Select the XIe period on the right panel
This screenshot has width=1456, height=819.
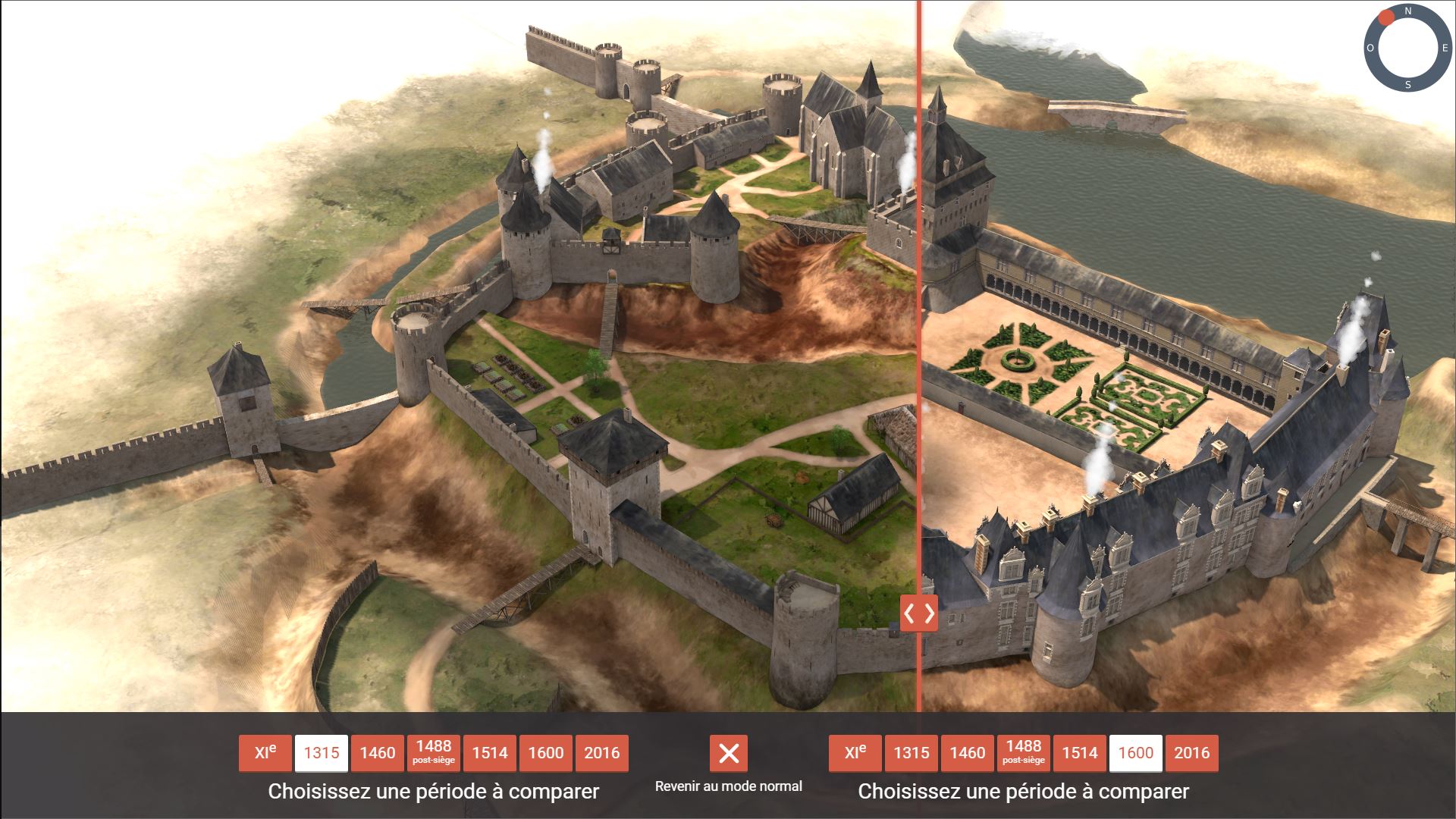855,753
